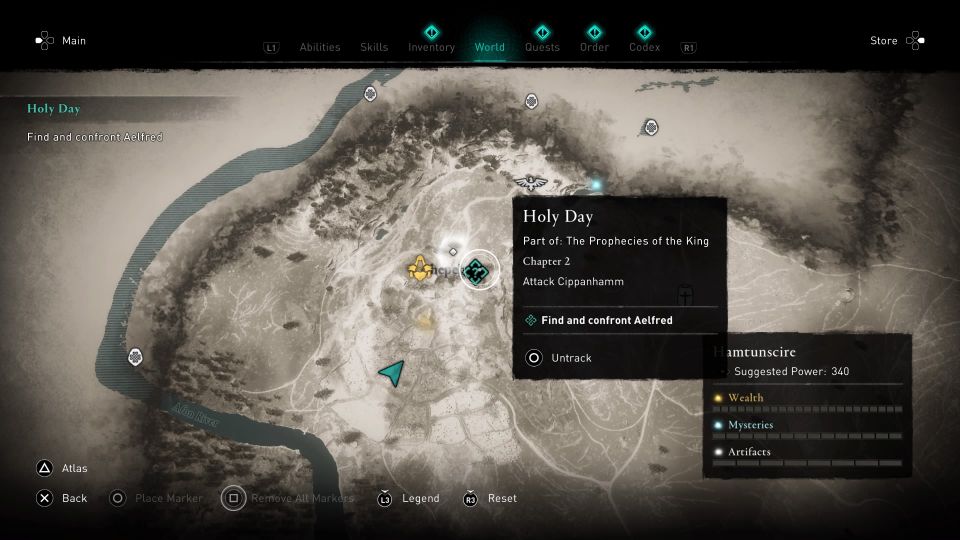Show the Codex tab
Screen dimensions: 960x540
pyautogui.click(x=644, y=47)
